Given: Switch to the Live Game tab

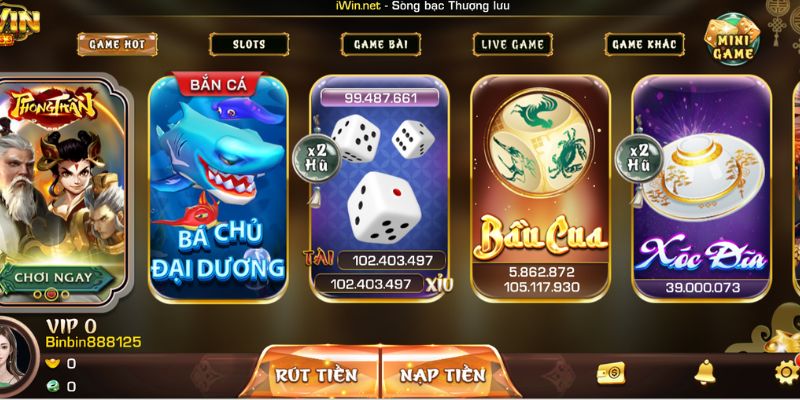Looking at the screenshot, I should point(513,44).
